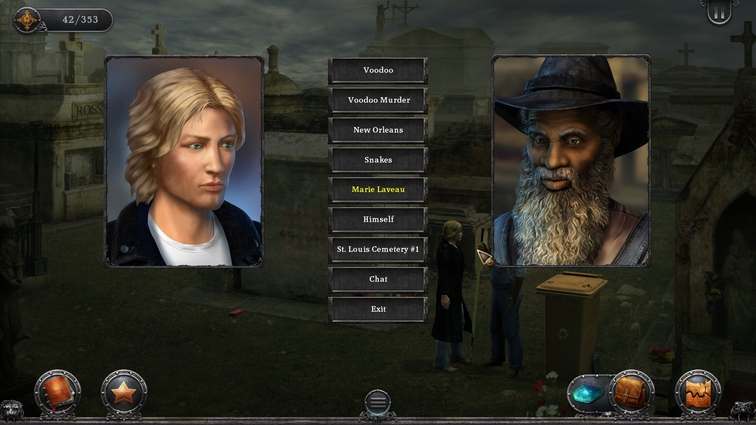
Task: Open the brown satchel inventory icon
Action: point(632,392)
